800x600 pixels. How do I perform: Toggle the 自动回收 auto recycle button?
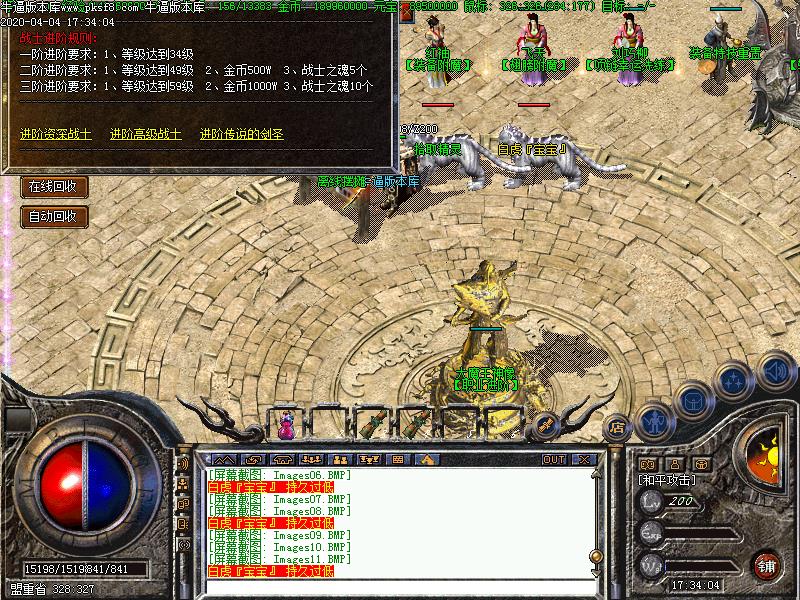[x=54, y=216]
